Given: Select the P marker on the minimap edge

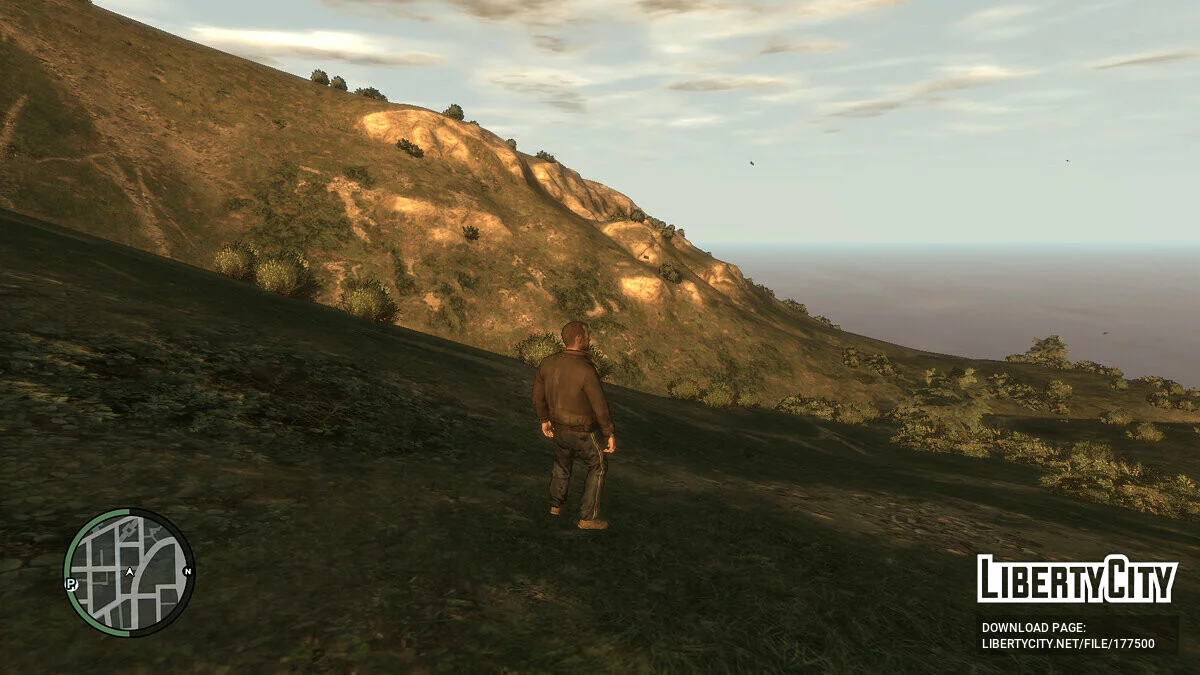Looking at the screenshot, I should [71, 583].
